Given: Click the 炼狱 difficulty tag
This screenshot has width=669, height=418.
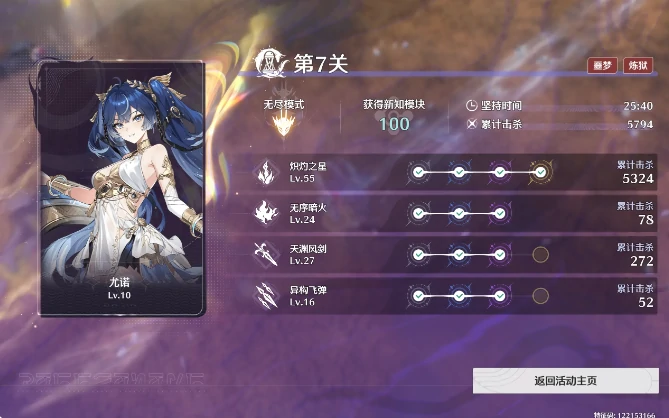Looking at the screenshot, I should tap(637, 65).
